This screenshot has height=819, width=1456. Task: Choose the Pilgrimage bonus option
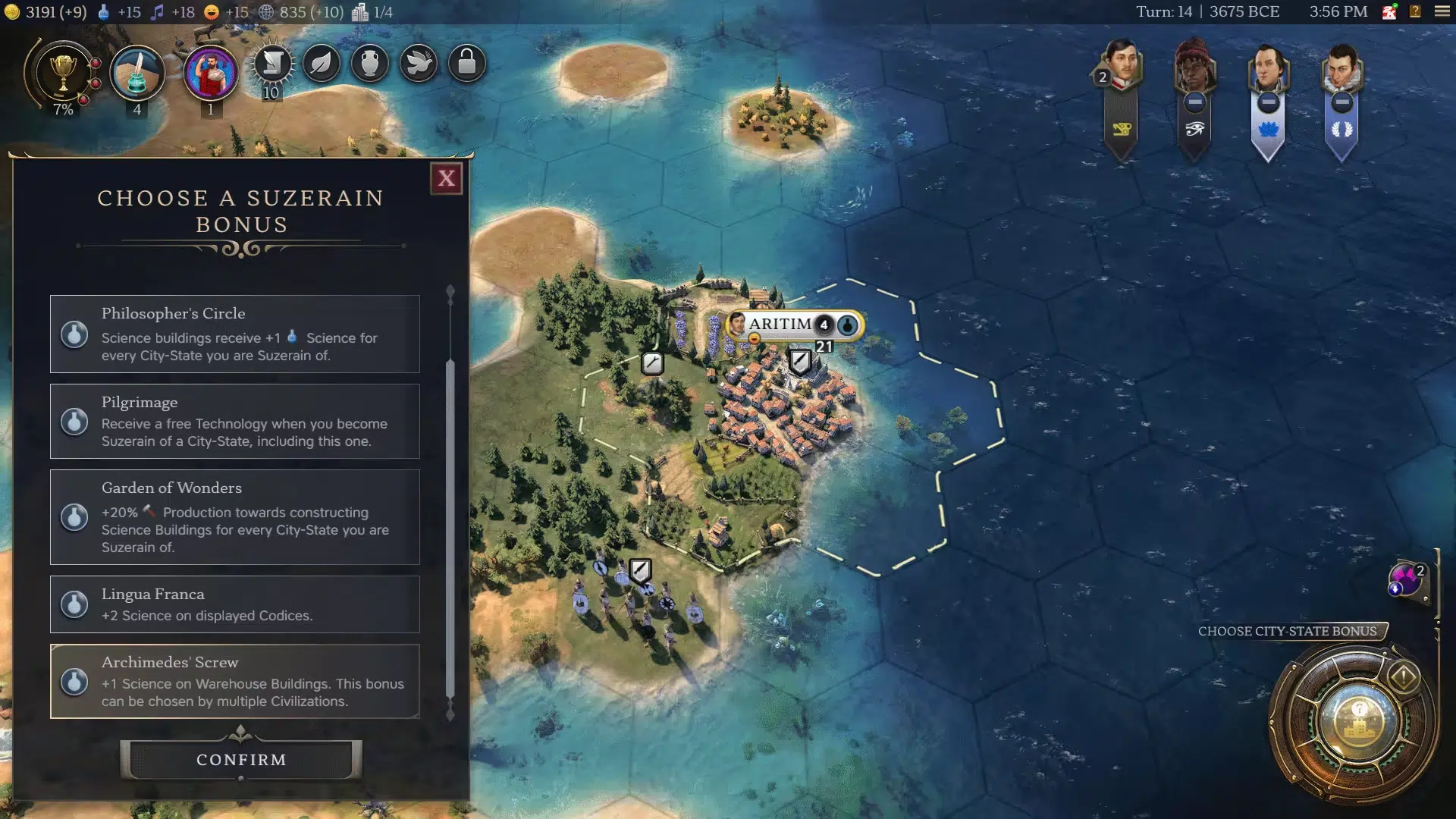pyautogui.click(x=234, y=421)
